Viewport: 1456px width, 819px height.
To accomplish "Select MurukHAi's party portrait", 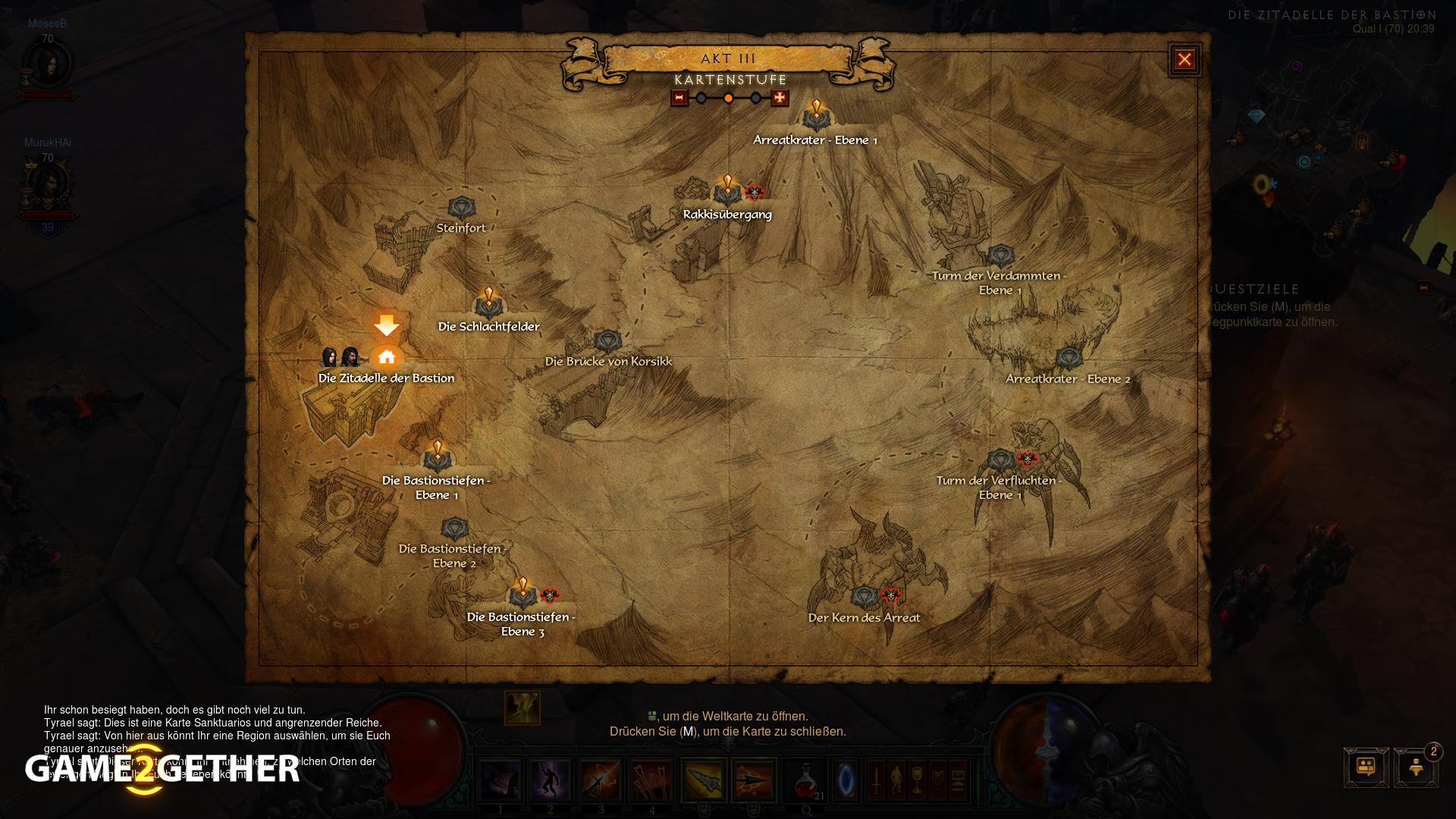I will coord(48,187).
